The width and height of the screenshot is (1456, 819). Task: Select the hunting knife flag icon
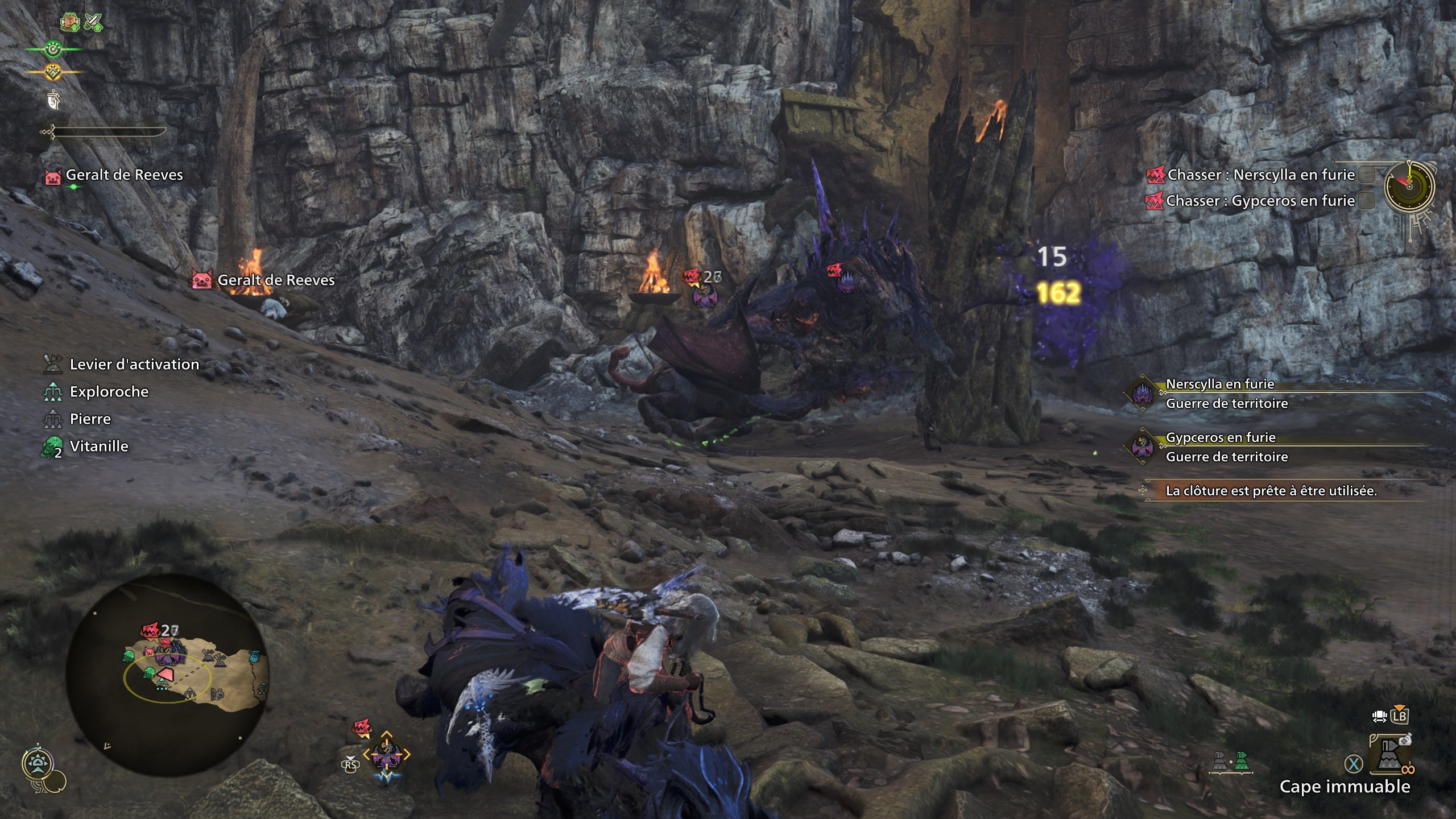pyautogui.click(x=53, y=101)
